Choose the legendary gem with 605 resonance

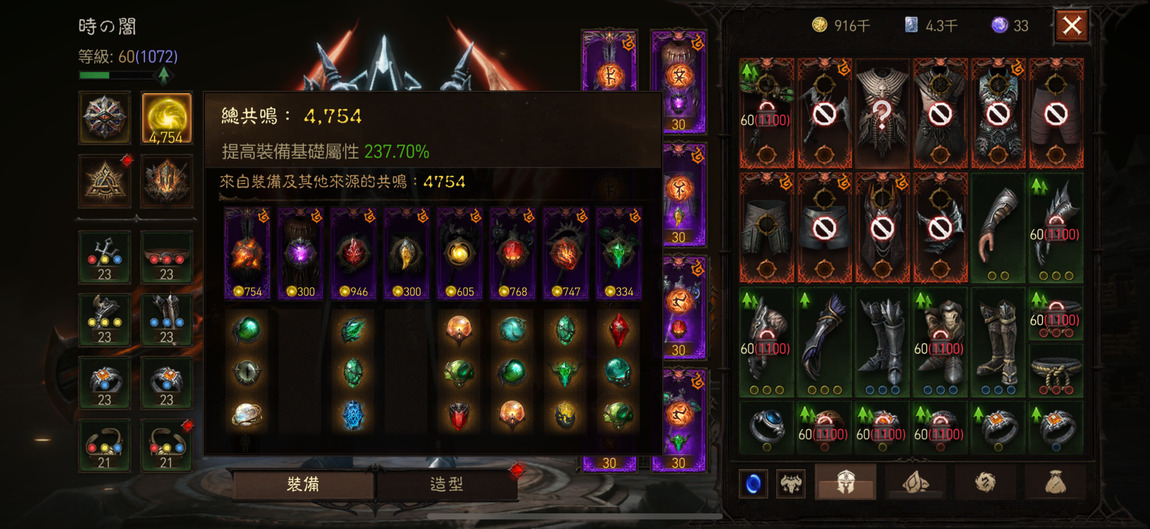pos(459,253)
